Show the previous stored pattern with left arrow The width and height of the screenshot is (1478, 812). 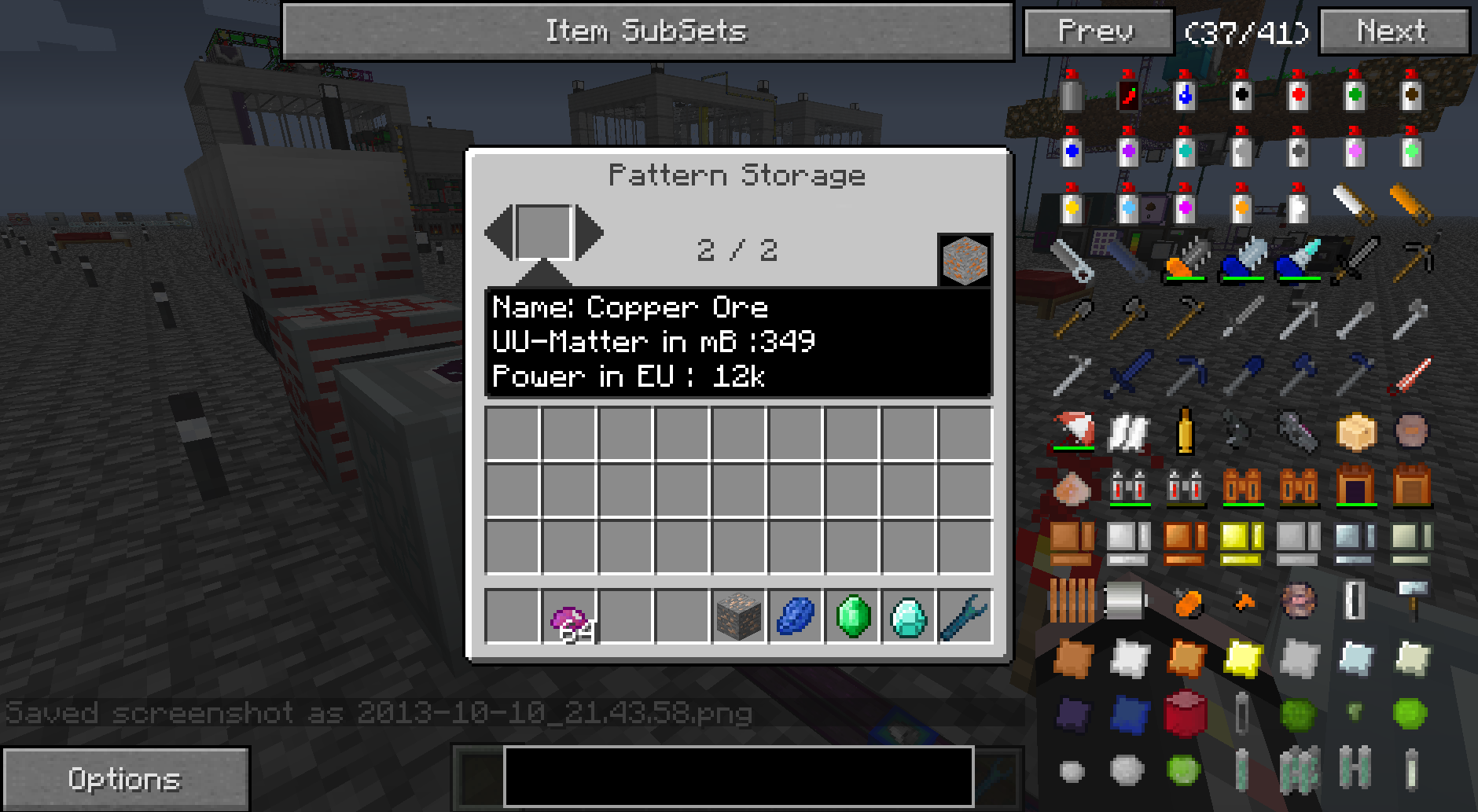tap(498, 232)
